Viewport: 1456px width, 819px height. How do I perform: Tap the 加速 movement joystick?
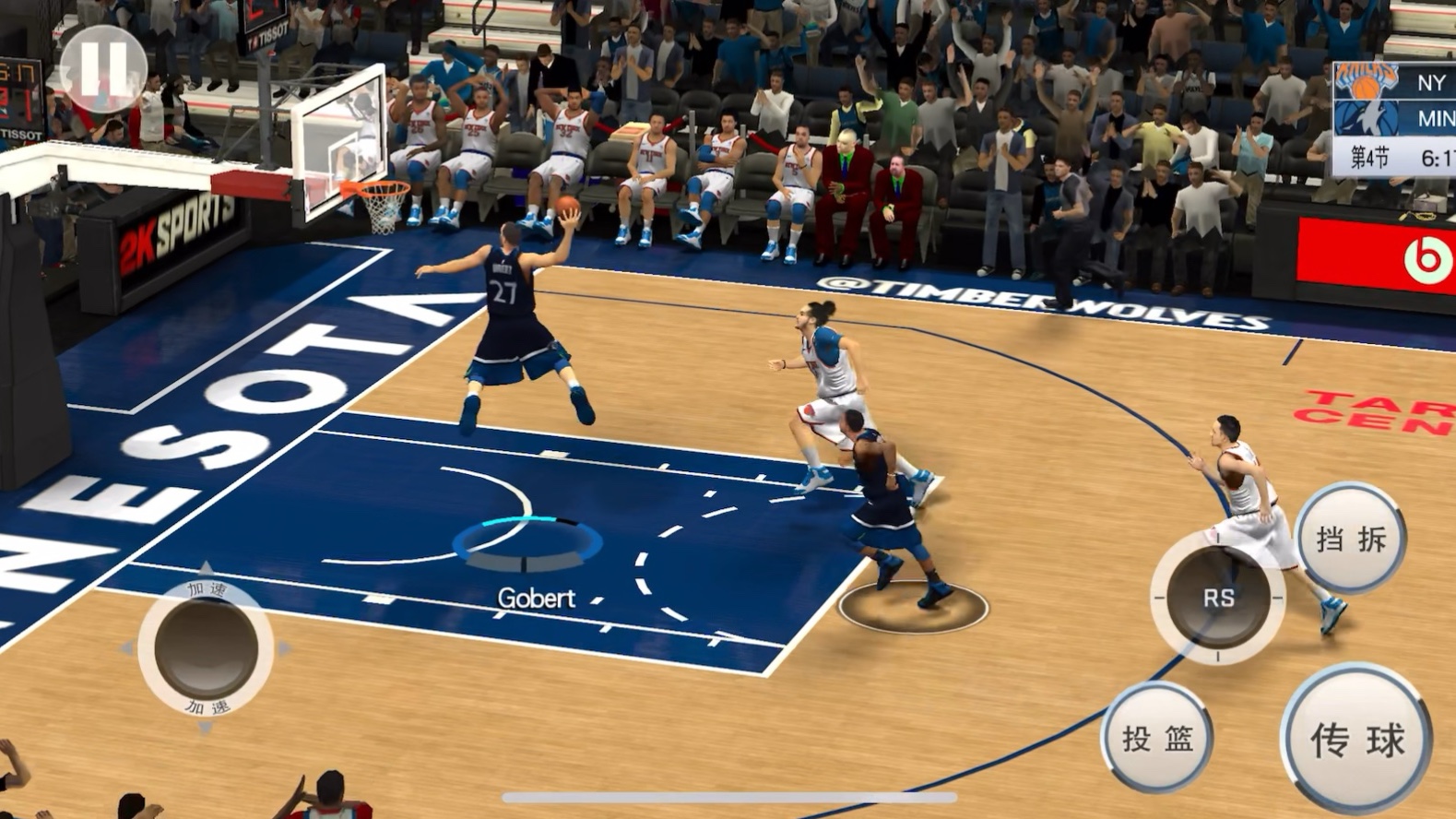(x=206, y=647)
